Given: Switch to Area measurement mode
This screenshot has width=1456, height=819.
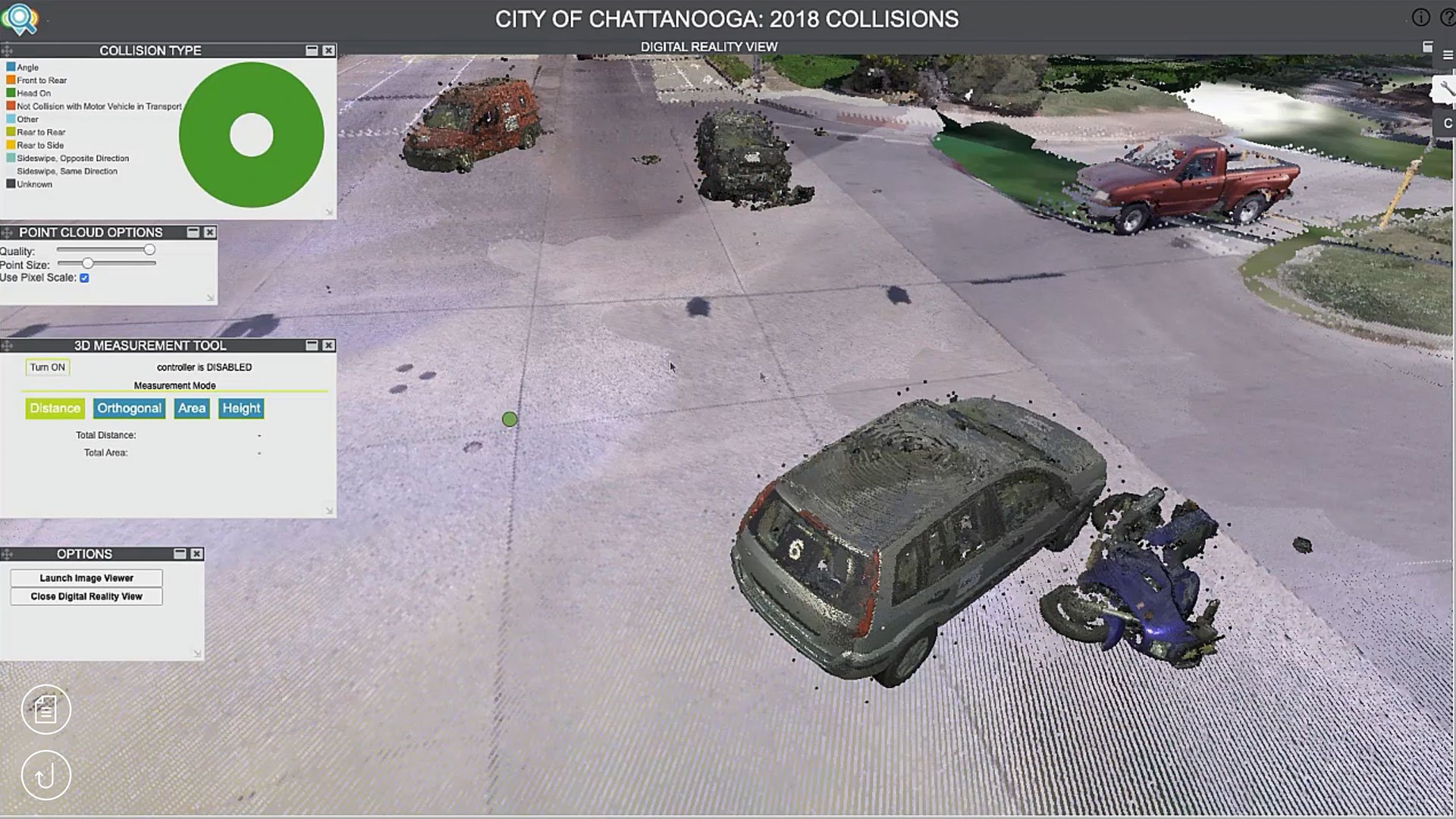Looking at the screenshot, I should (192, 408).
